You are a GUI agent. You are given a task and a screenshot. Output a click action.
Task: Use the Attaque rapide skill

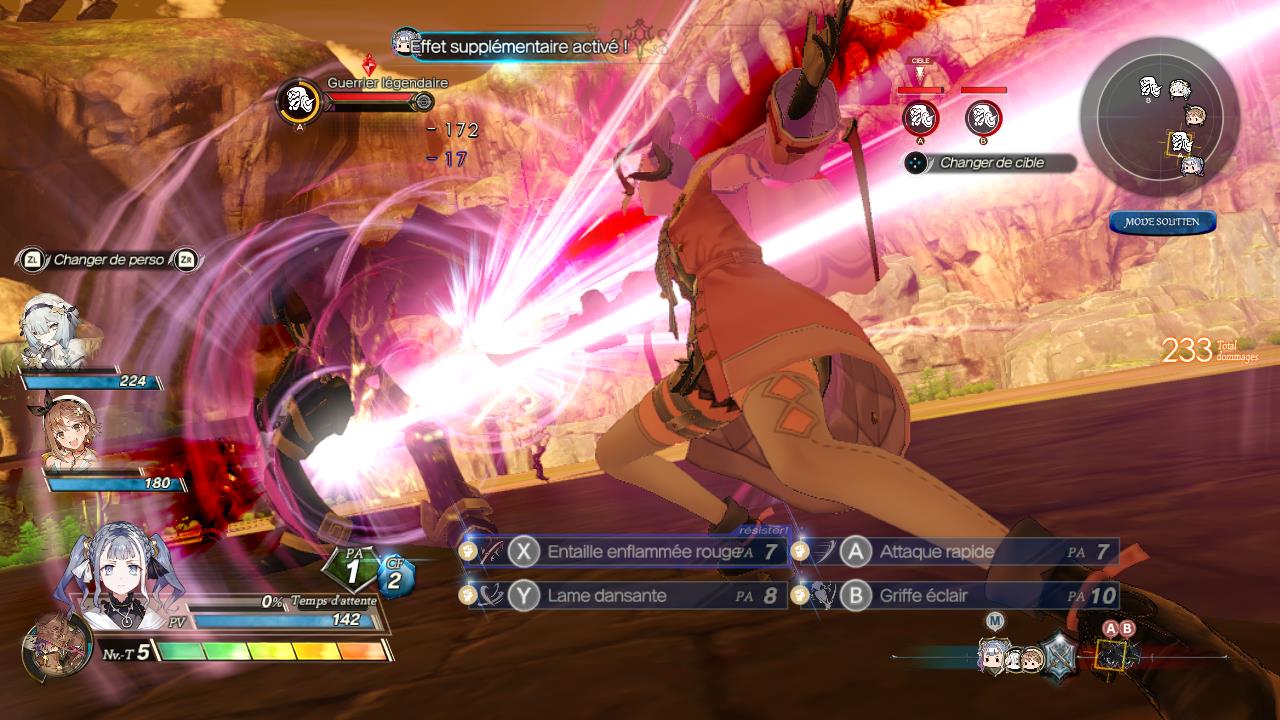click(955, 552)
